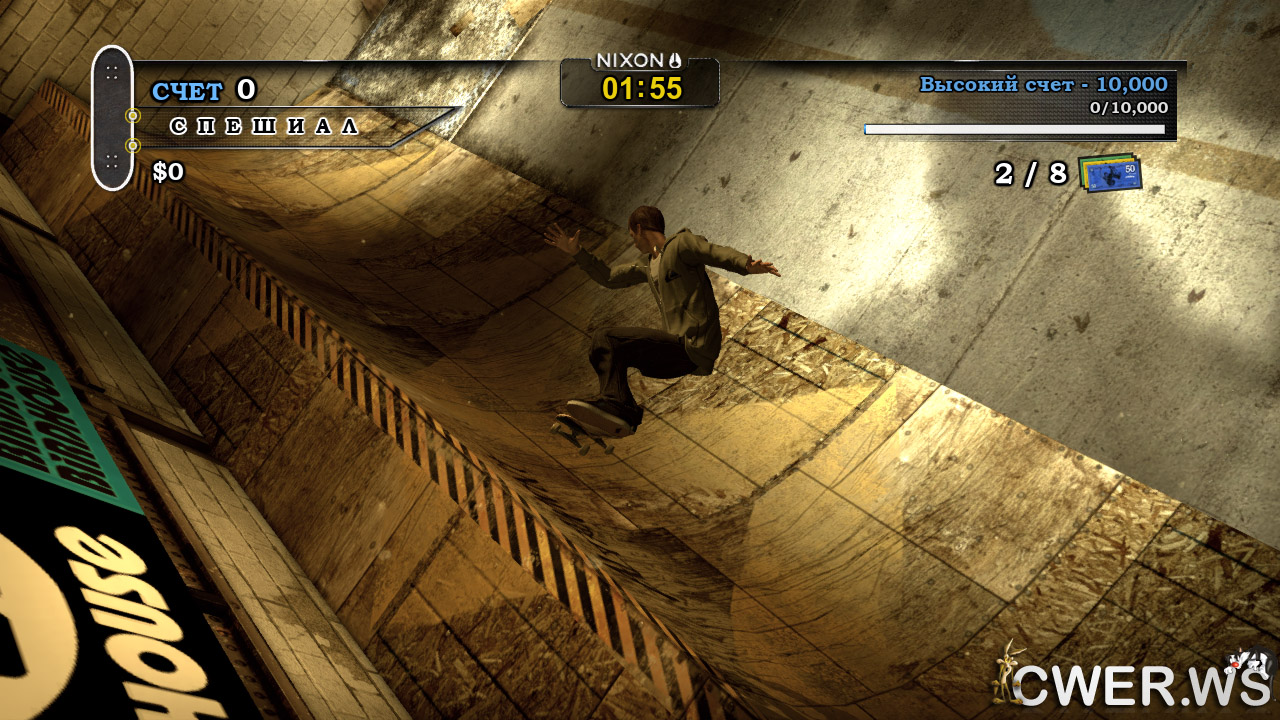This screenshot has height=720, width=1280.
Task: Click the skateboard deck icon
Action: click(x=112, y=118)
